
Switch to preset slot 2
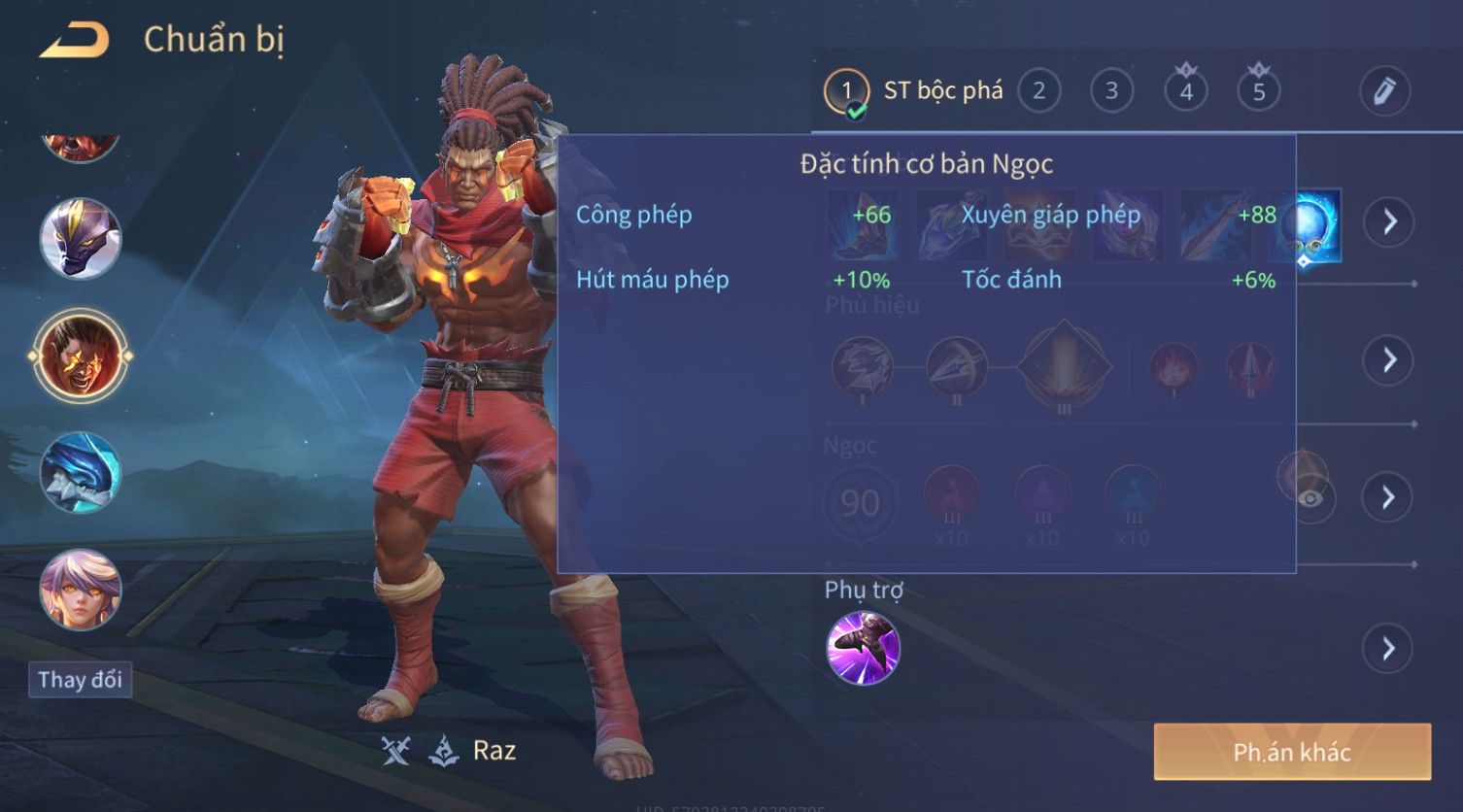point(1038,91)
